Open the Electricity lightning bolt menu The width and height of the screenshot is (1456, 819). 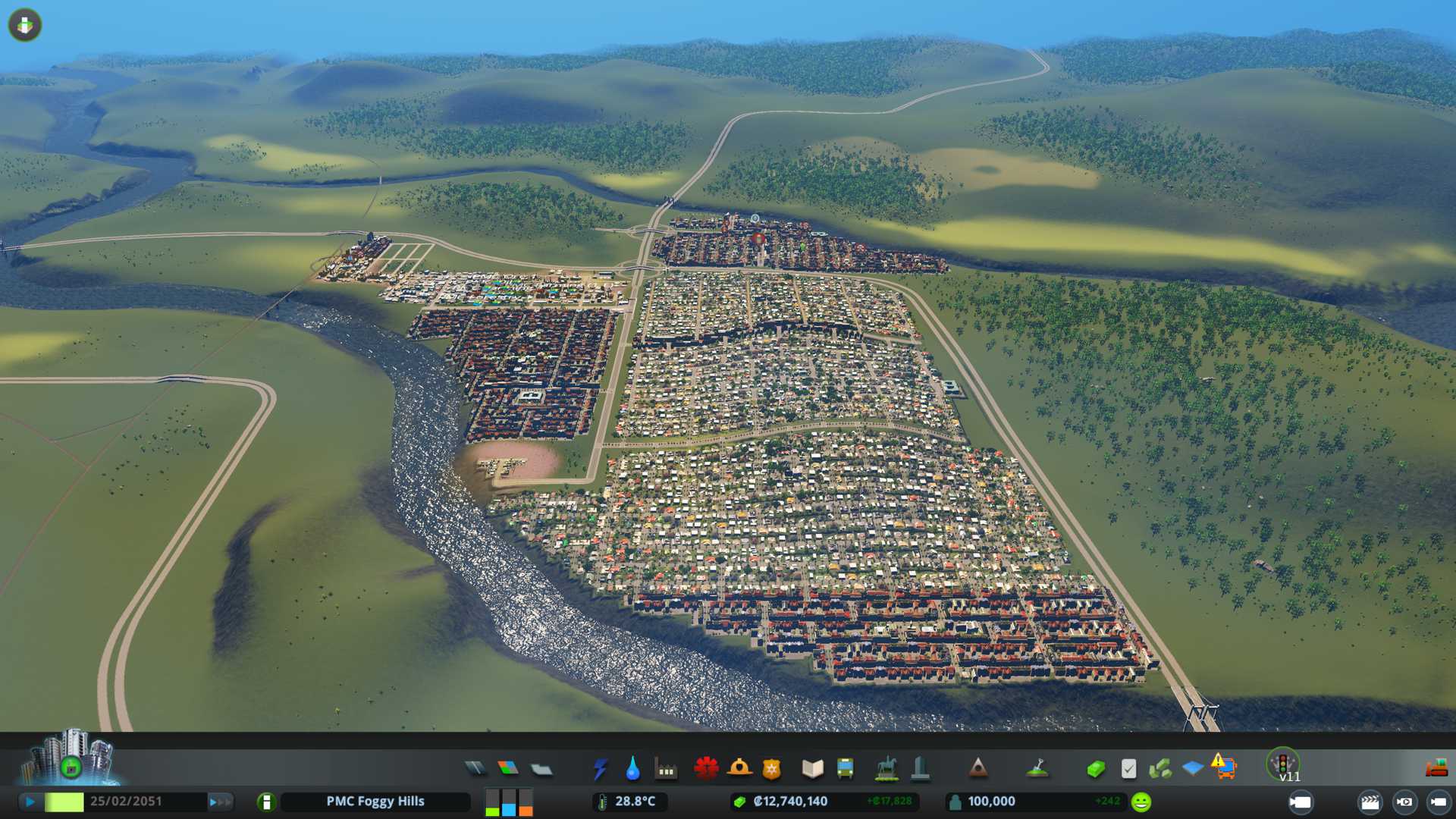[600, 769]
